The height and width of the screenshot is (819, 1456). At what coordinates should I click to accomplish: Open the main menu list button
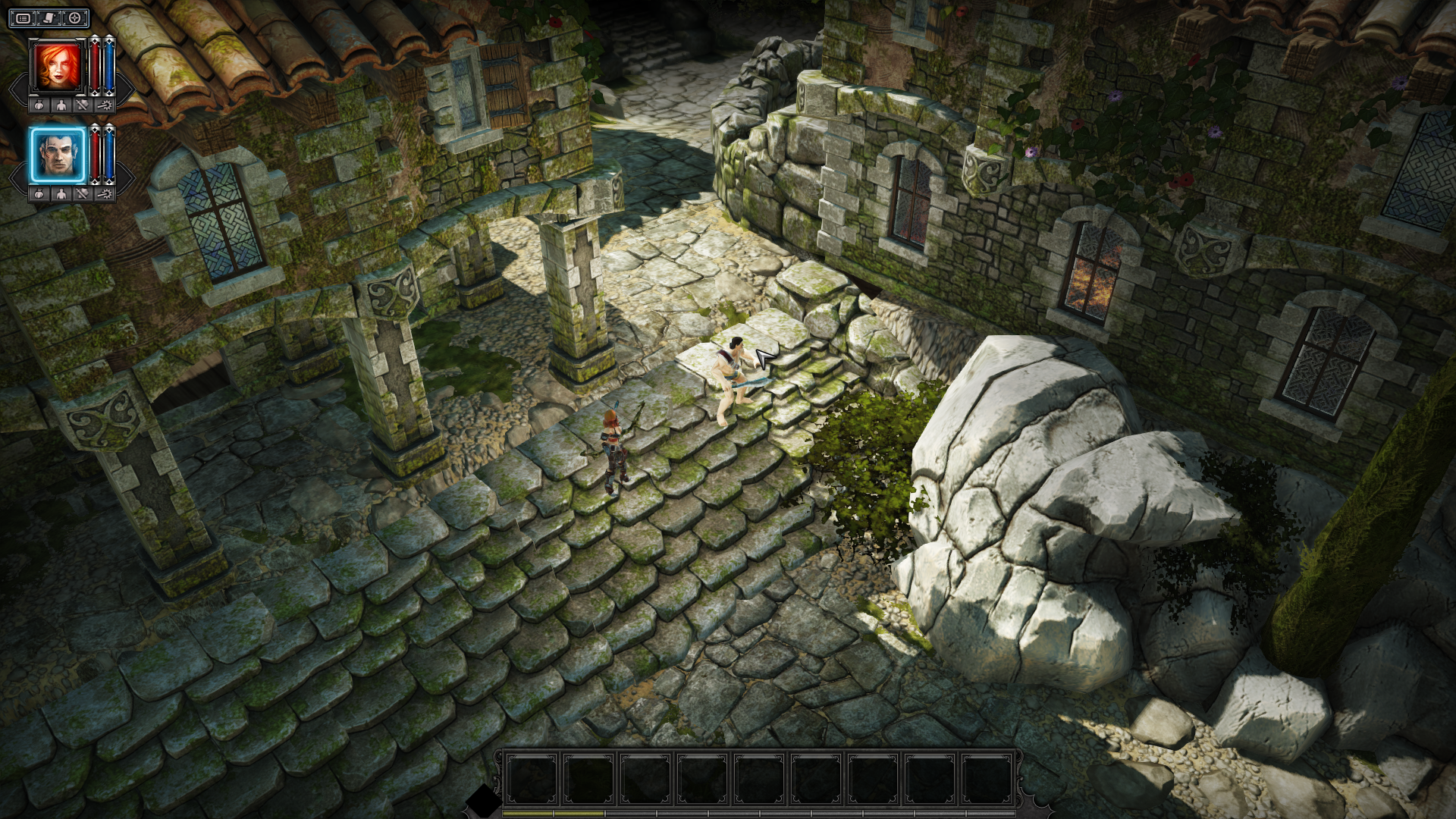(24, 18)
